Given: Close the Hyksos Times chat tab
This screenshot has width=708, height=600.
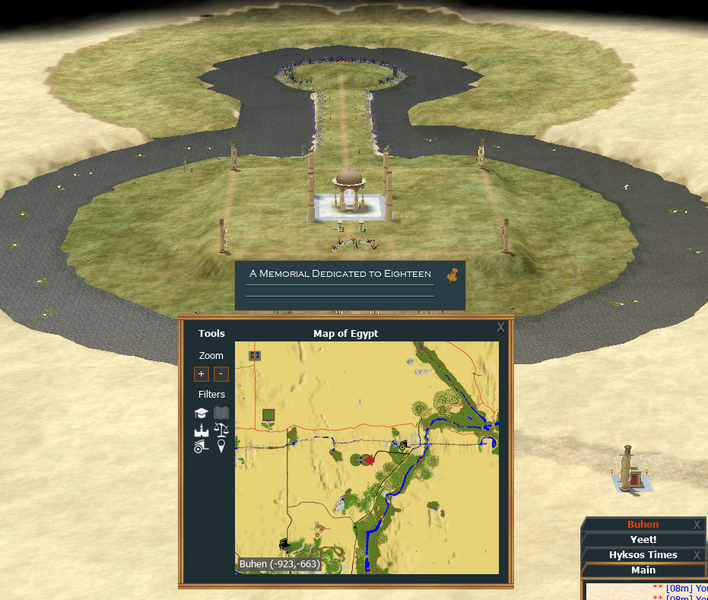Looking at the screenshot, I should 697,555.
